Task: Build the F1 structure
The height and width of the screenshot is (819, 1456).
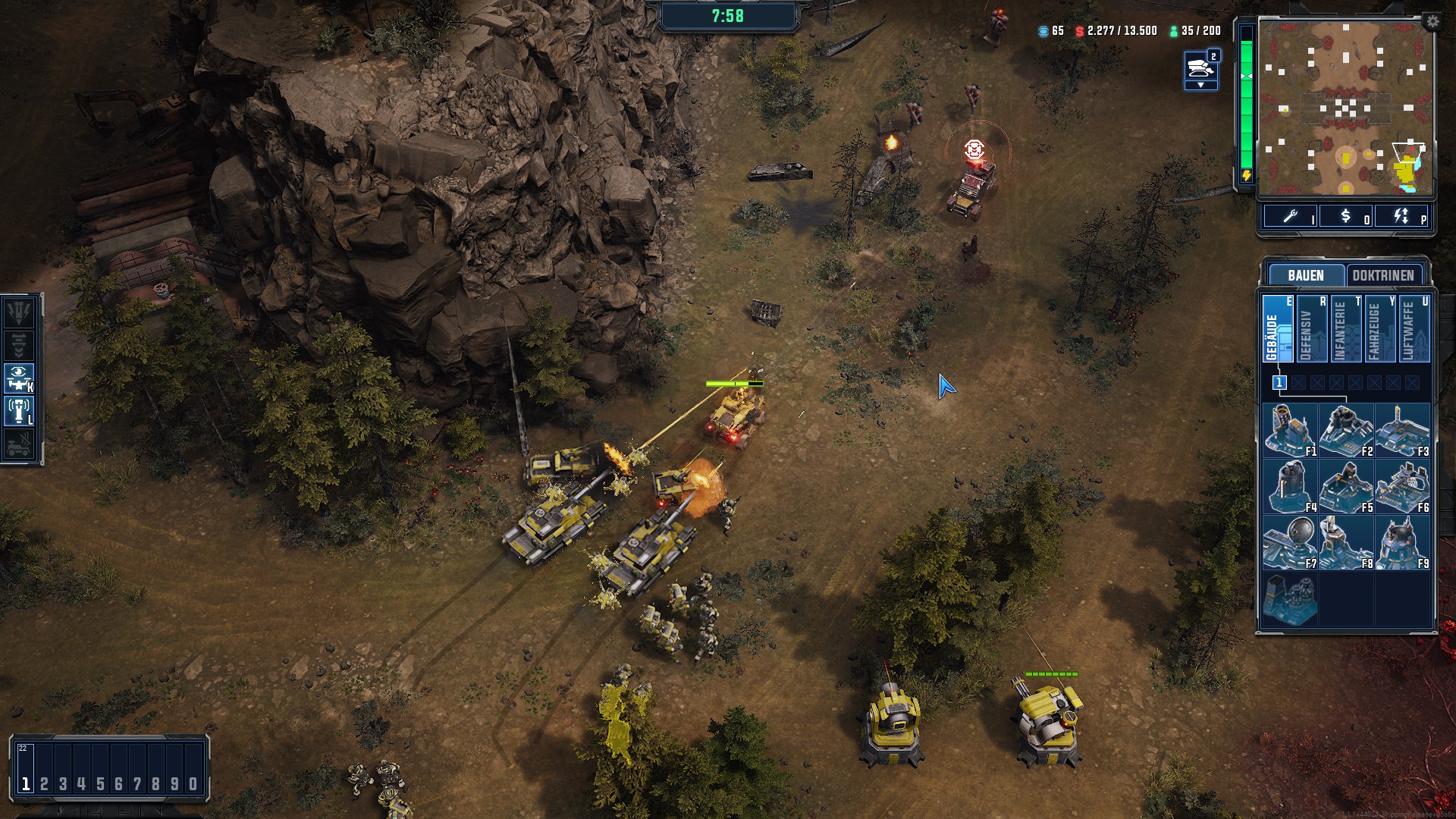Action: point(1290,430)
